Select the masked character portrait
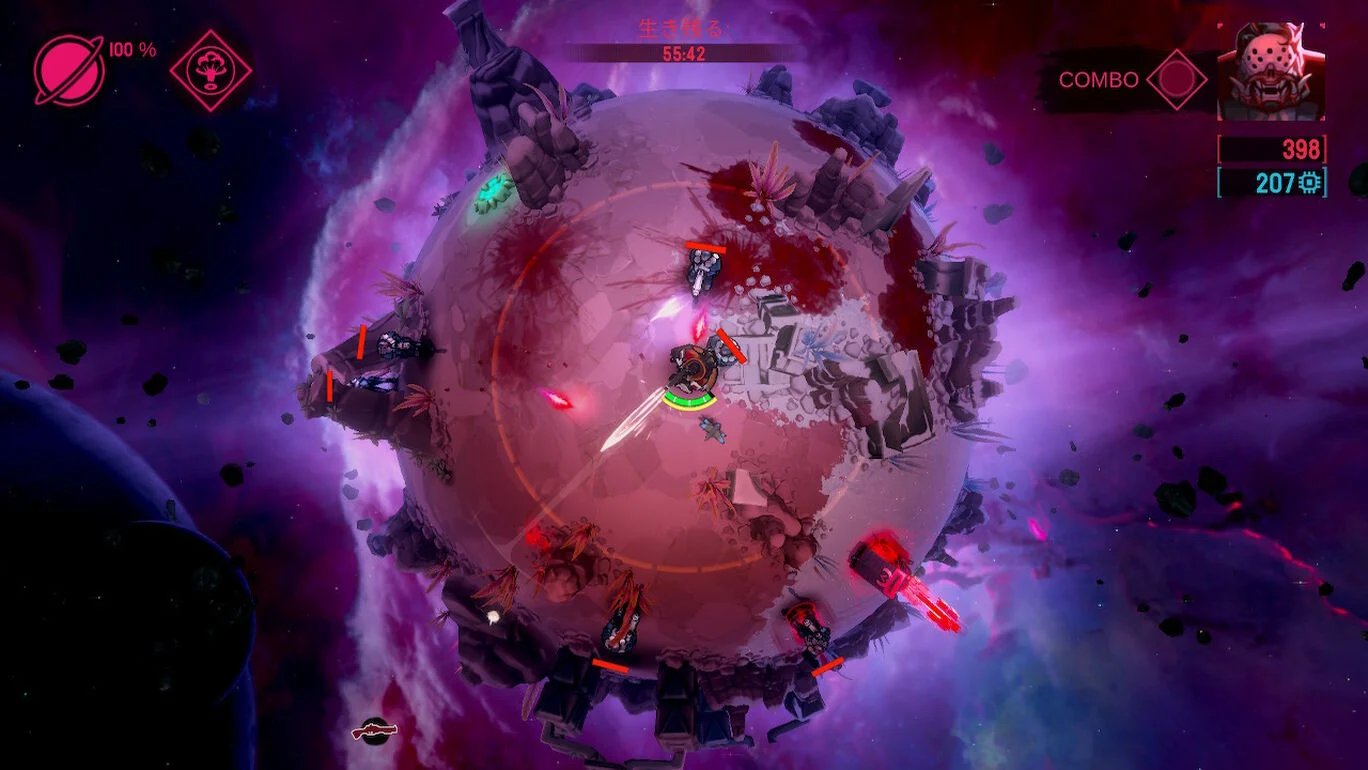 [1270, 72]
